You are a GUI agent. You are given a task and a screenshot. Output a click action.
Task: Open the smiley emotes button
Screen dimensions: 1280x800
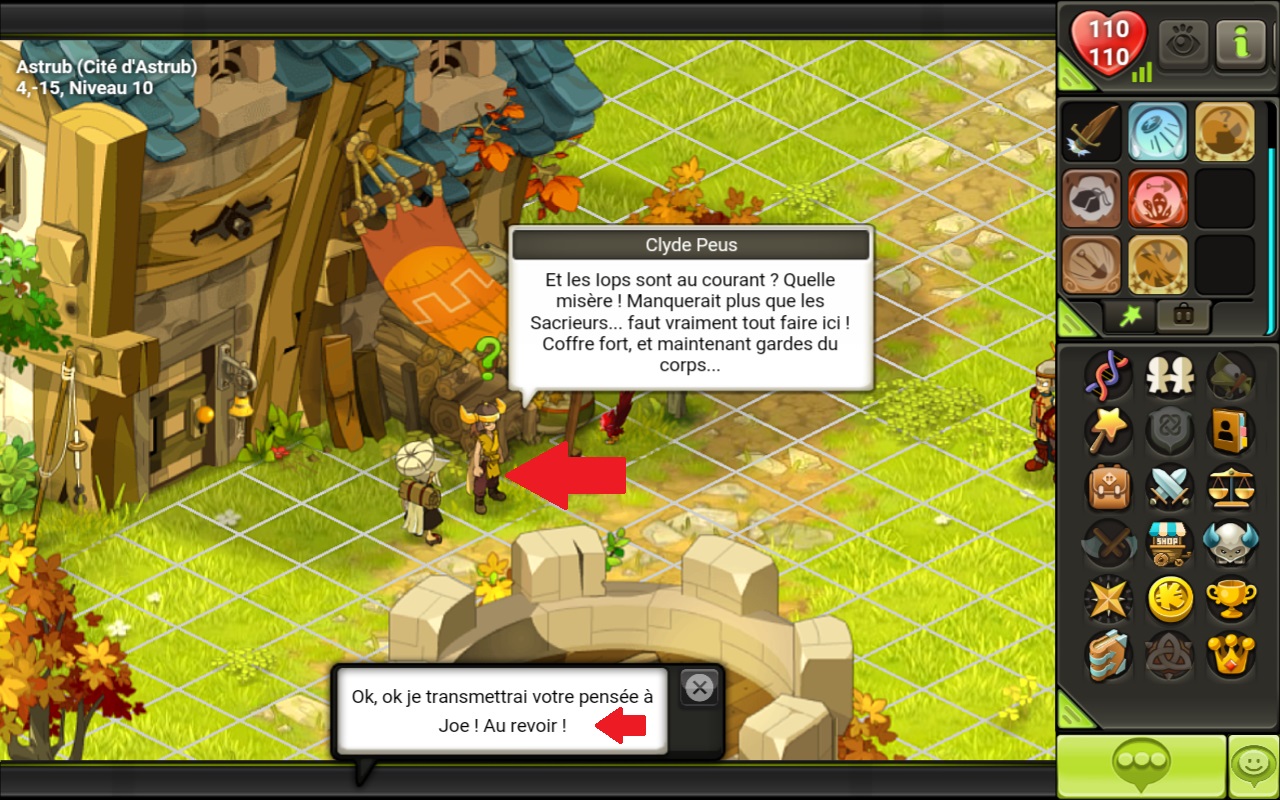coord(1253,766)
